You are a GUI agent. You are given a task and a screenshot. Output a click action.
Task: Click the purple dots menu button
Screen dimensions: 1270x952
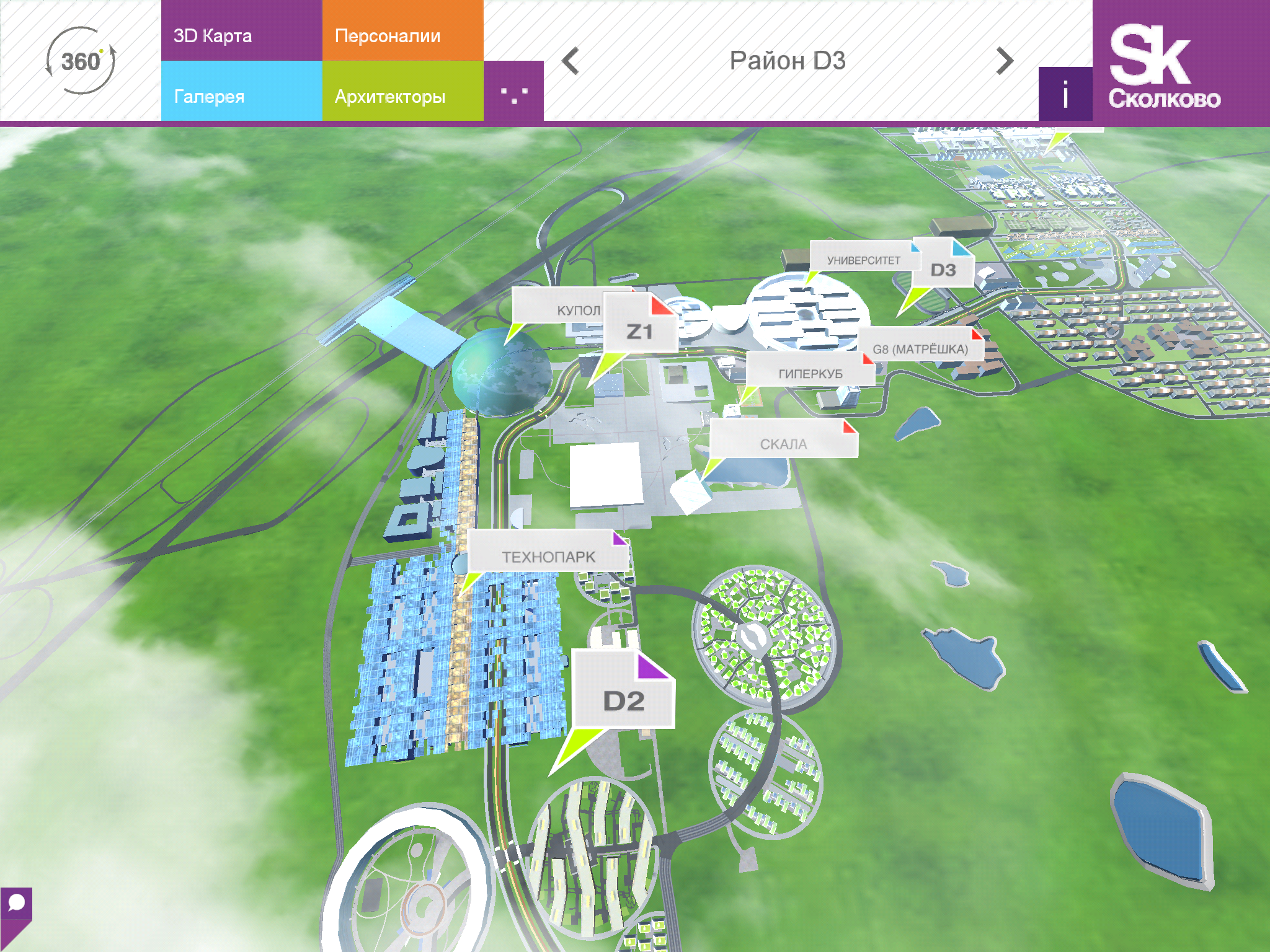513,93
